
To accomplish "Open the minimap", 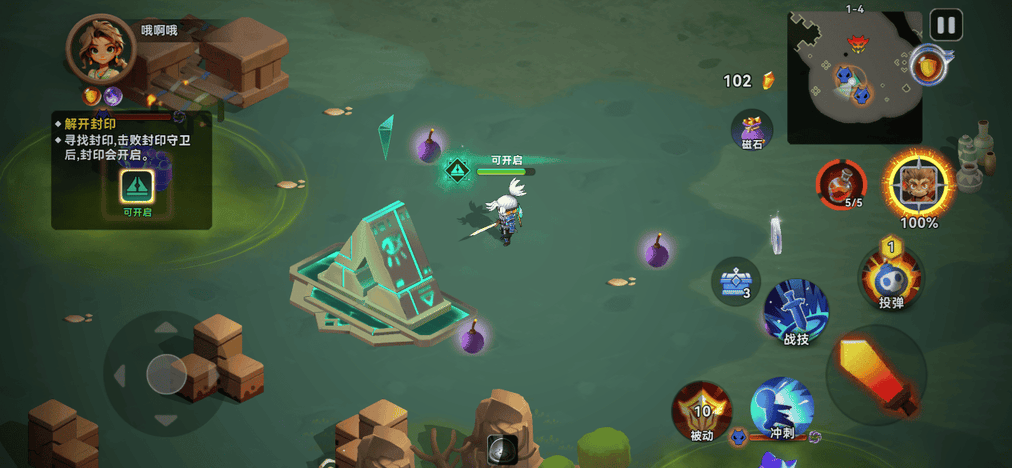I will coord(853,78).
